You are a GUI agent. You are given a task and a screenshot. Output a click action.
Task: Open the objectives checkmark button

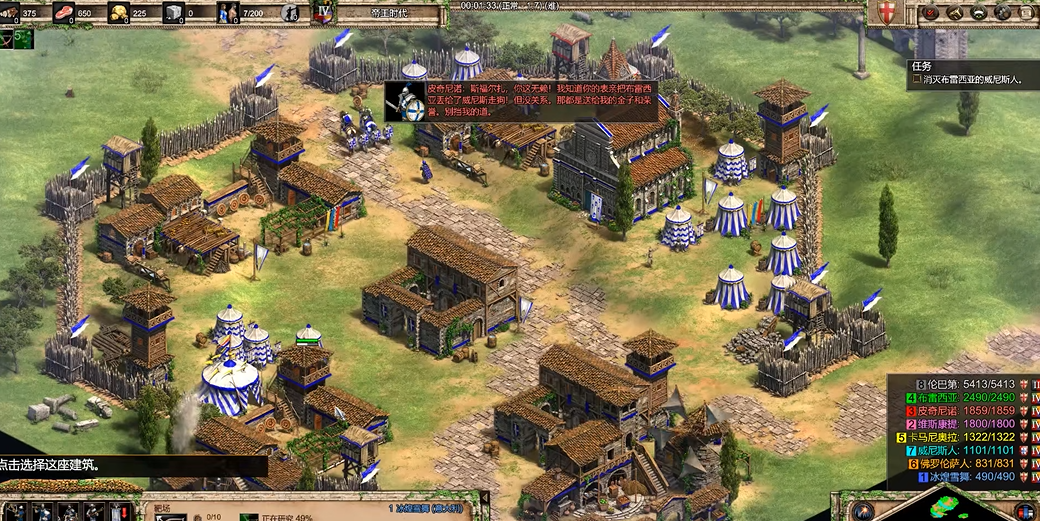click(x=931, y=13)
